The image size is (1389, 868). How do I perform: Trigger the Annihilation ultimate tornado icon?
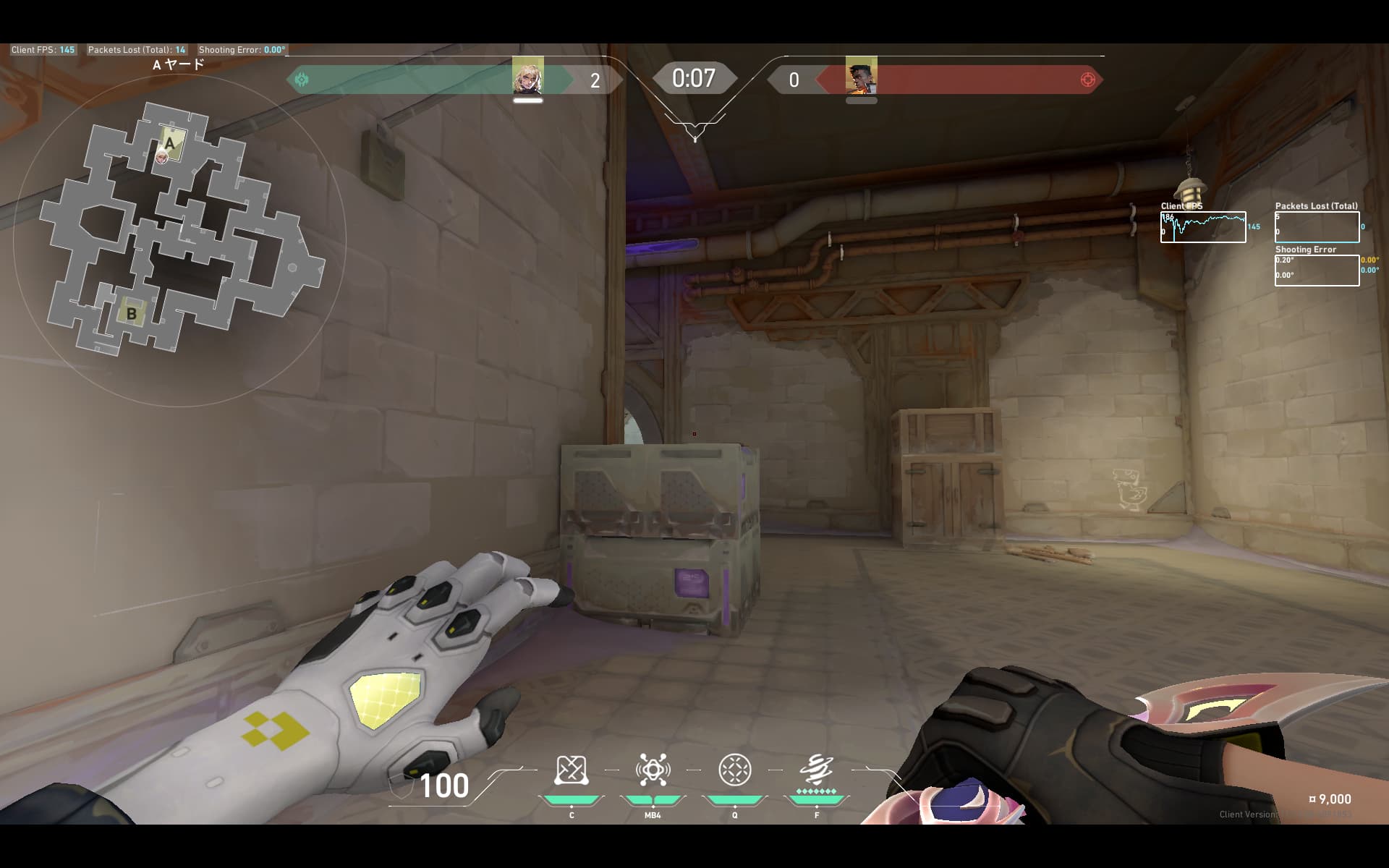816,770
